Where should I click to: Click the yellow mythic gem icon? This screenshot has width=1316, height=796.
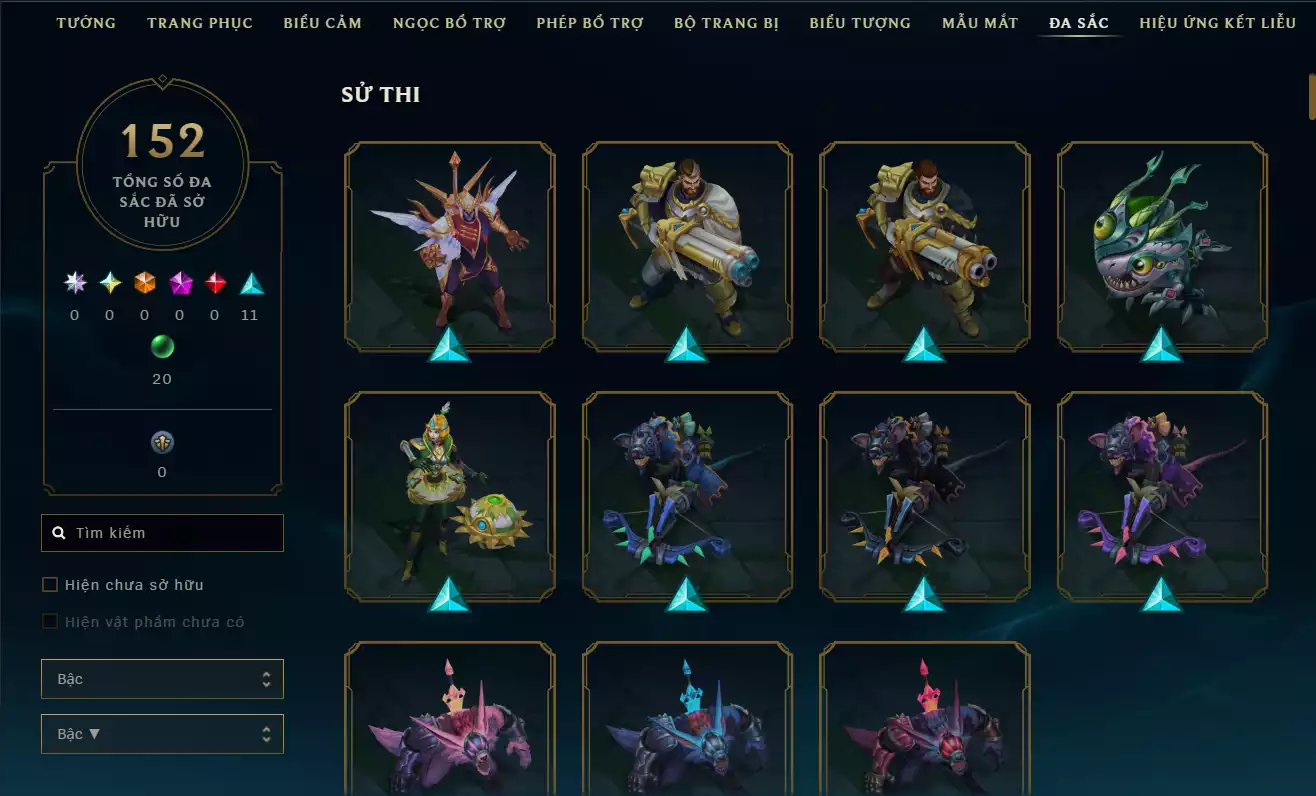[108, 285]
